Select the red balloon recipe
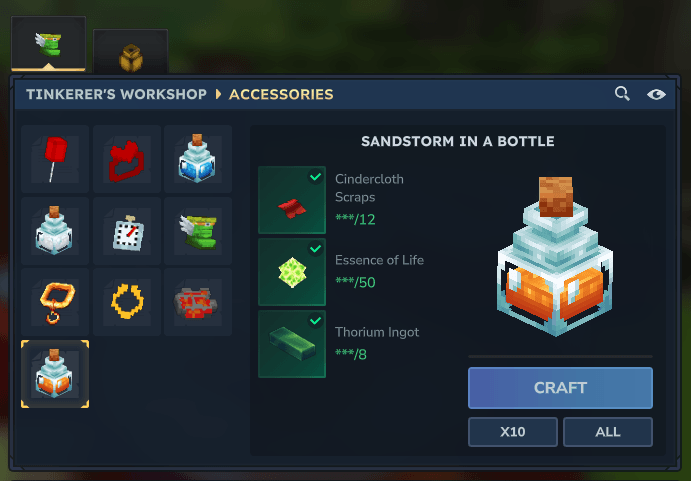691x481 pixels. [55, 159]
